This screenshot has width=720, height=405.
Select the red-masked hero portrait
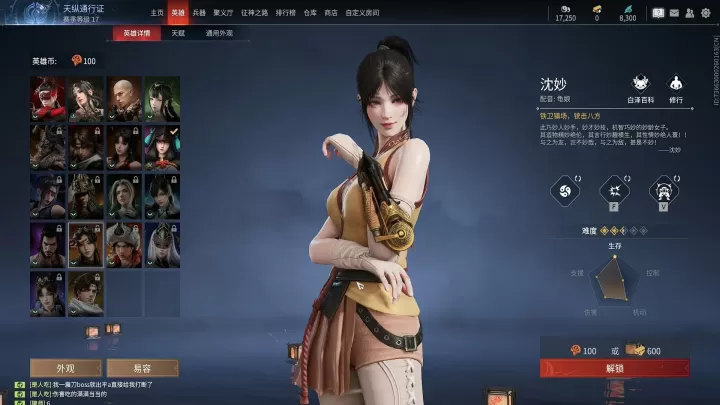pyautogui.click(x=48, y=94)
